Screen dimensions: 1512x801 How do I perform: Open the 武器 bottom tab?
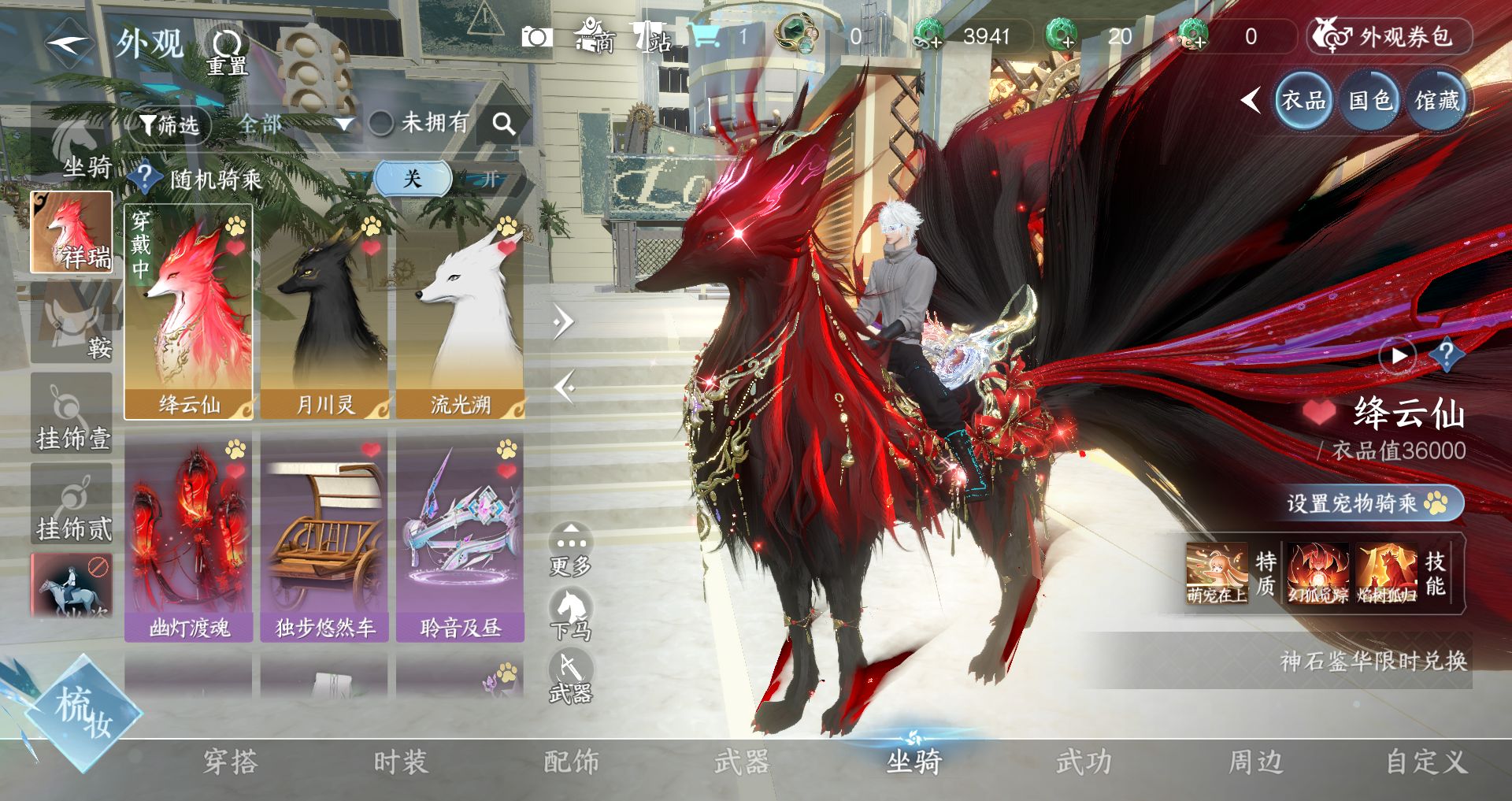[x=741, y=762]
